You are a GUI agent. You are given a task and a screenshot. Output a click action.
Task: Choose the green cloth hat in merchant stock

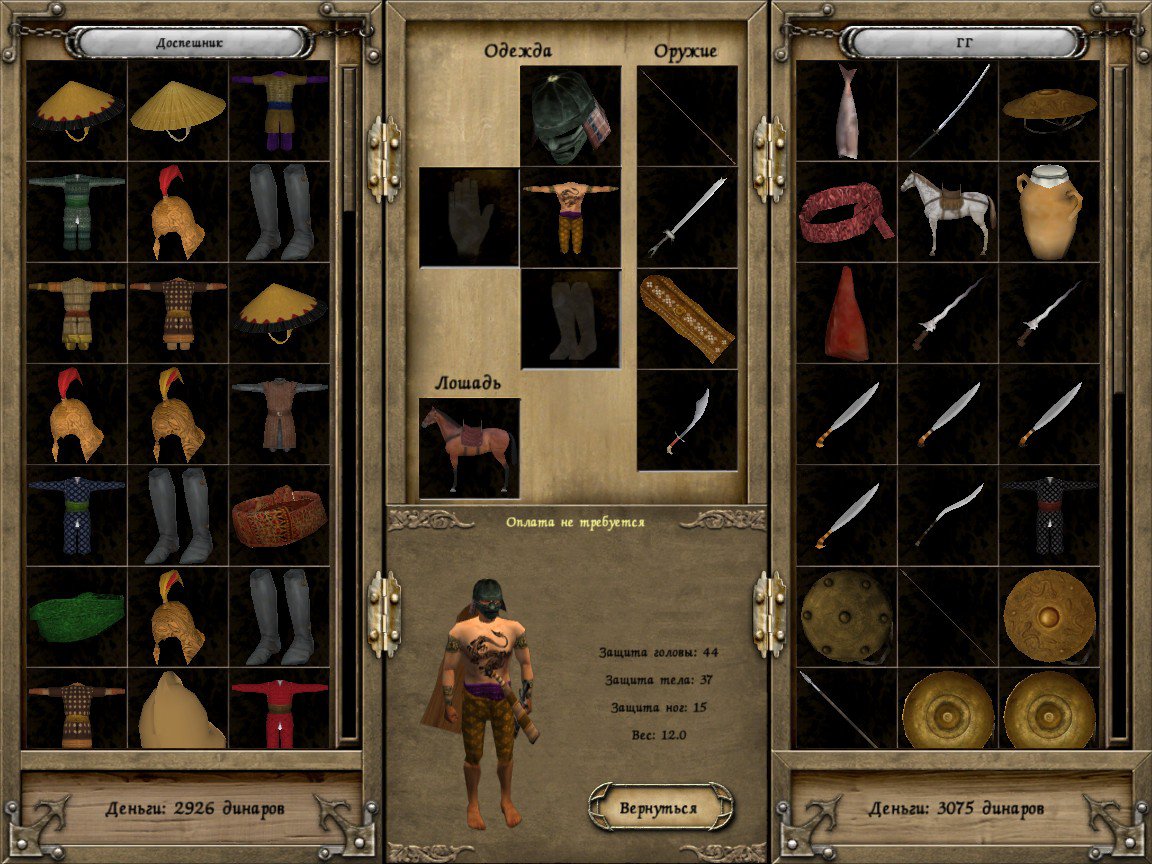click(76, 616)
